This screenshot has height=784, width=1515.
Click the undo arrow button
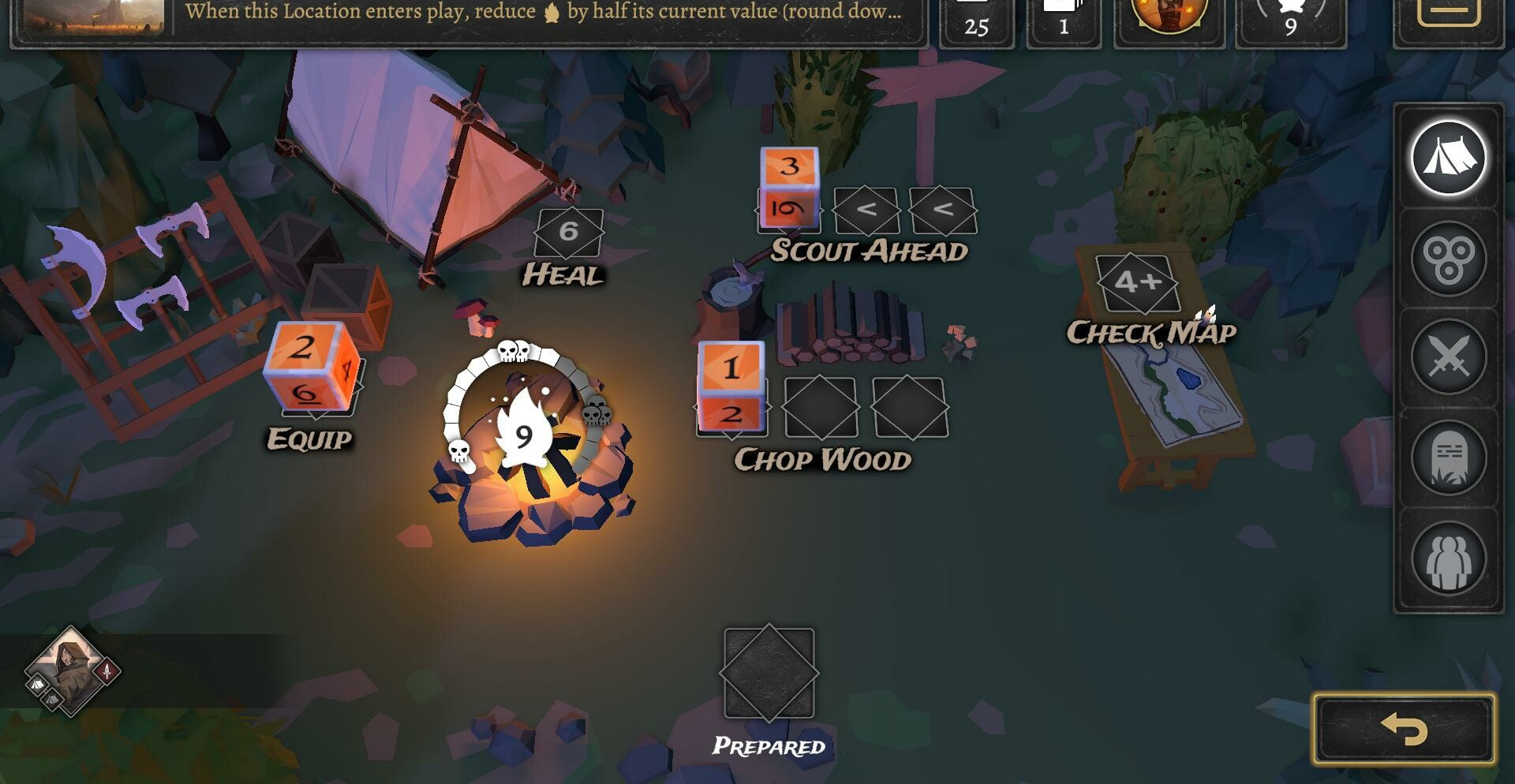click(1404, 729)
